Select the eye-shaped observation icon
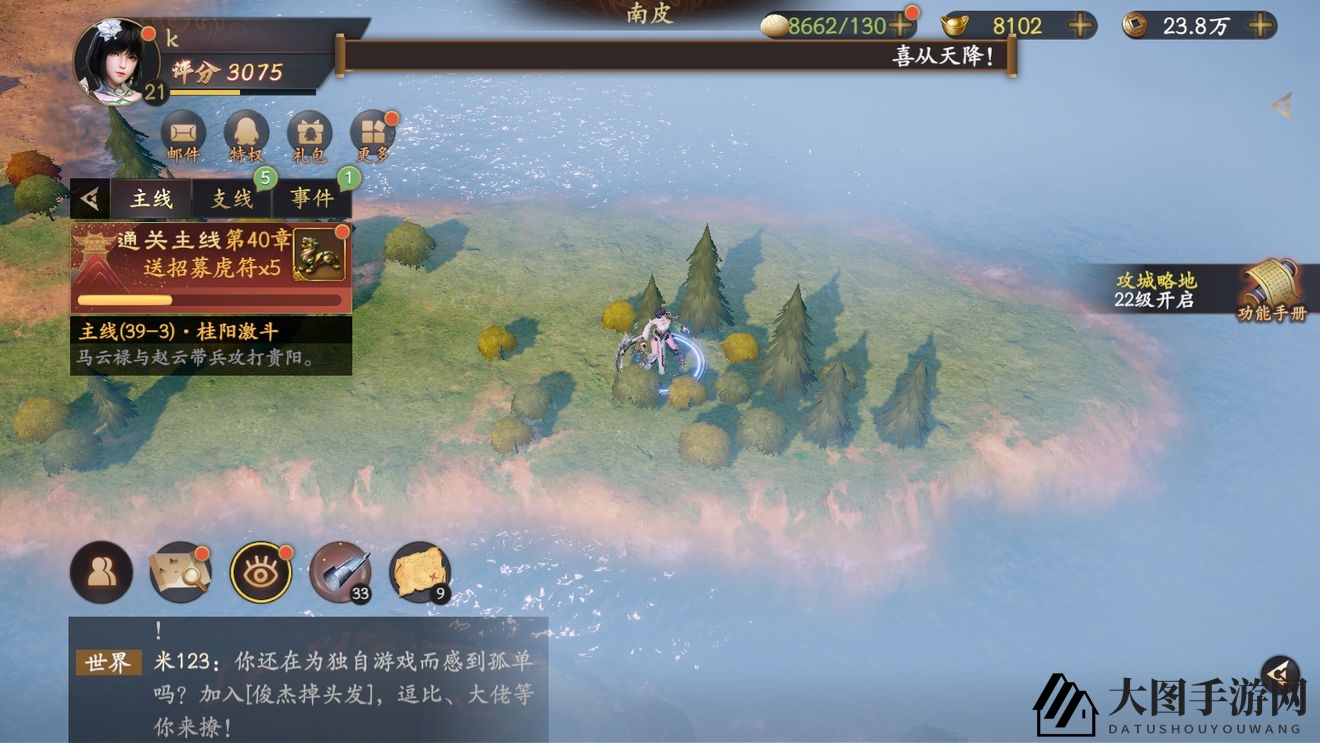Viewport: 1320px width, 743px height. point(261,571)
